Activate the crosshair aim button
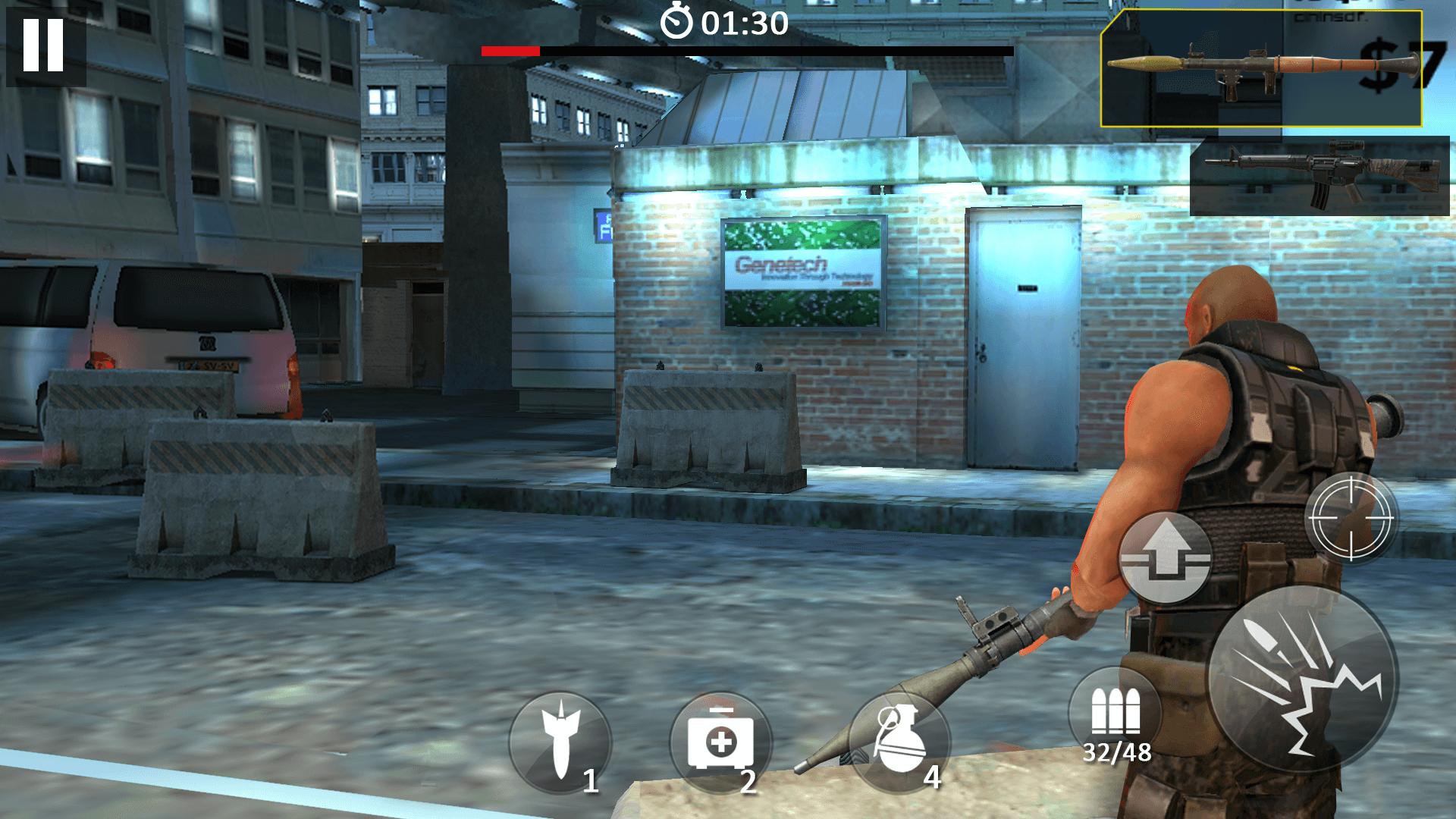Screen dimensions: 1456x819 coord(1351,518)
